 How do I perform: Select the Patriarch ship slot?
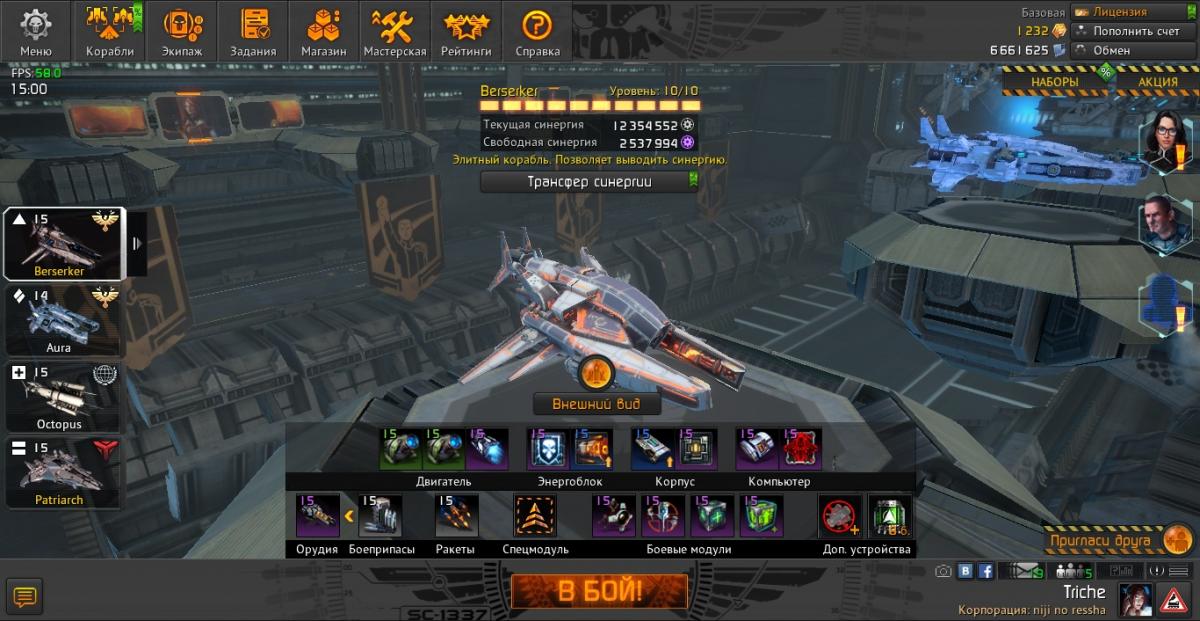tap(62, 472)
